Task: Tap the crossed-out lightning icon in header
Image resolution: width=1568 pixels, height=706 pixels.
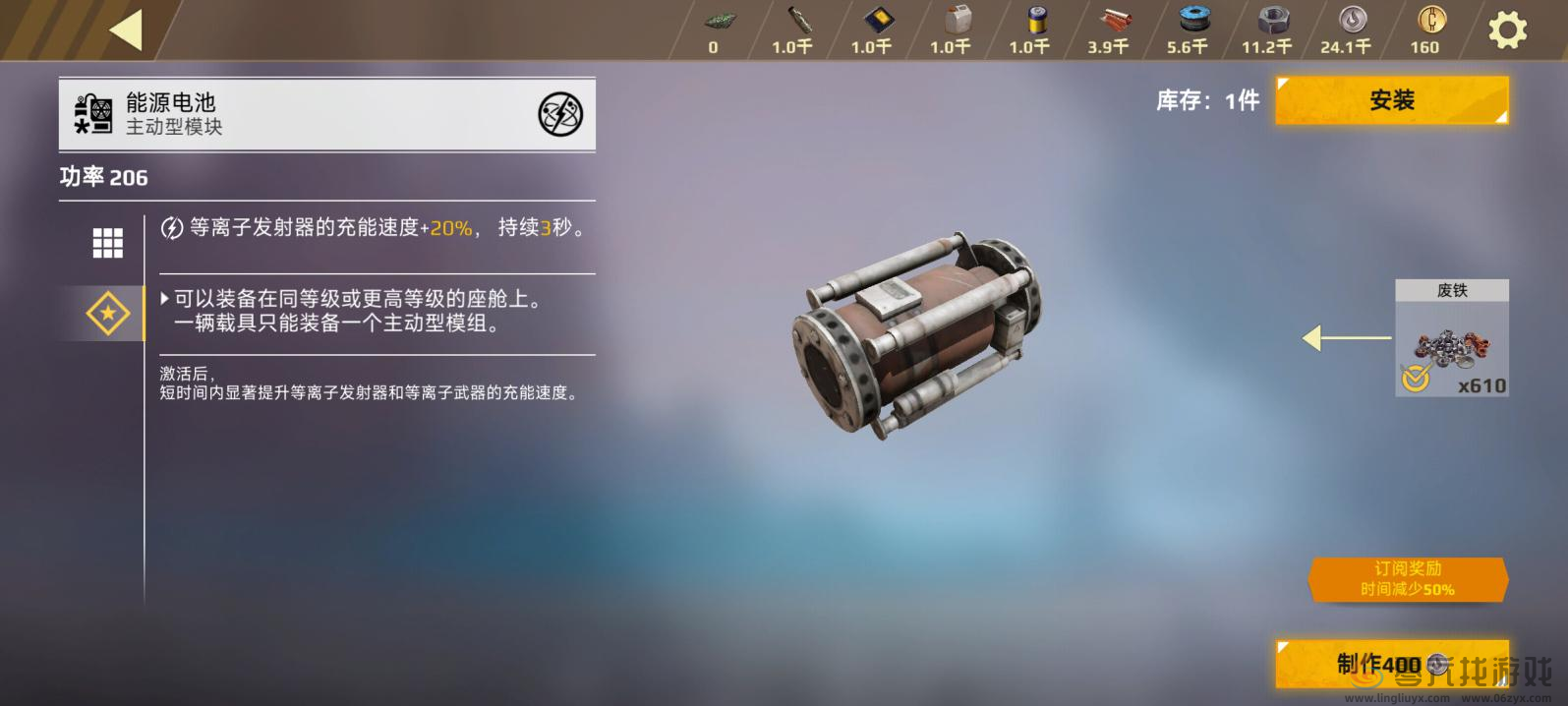Action: tap(560, 115)
